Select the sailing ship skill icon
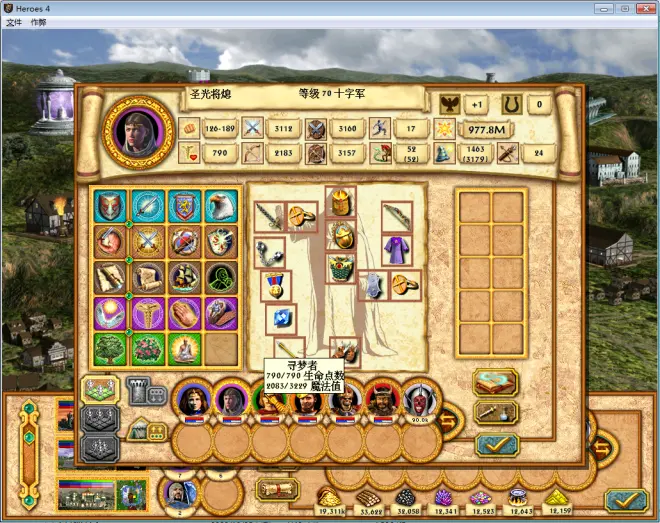Screen dimensions: 660x523 tap(184, 277)
